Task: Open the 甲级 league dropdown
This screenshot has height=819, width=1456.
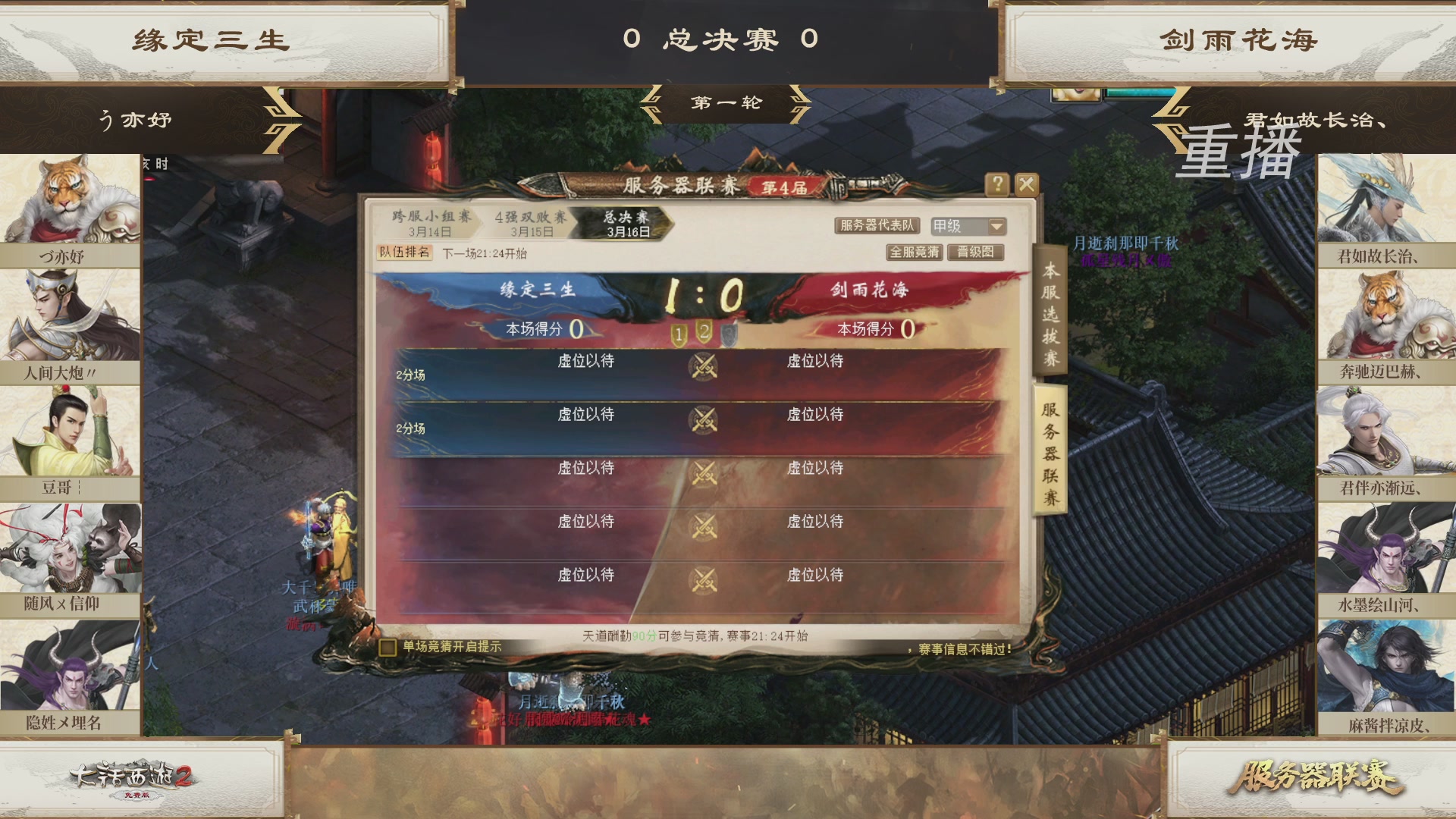Action: click(x=968, y=226)
